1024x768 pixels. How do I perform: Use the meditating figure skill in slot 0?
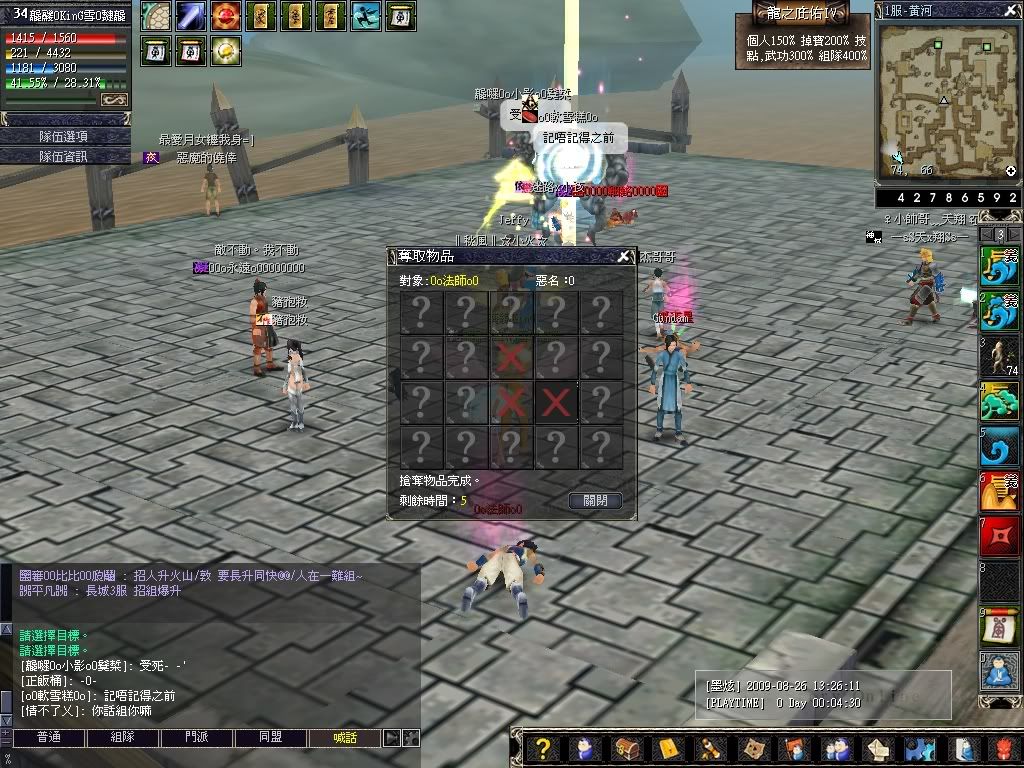coord(1000,669)
